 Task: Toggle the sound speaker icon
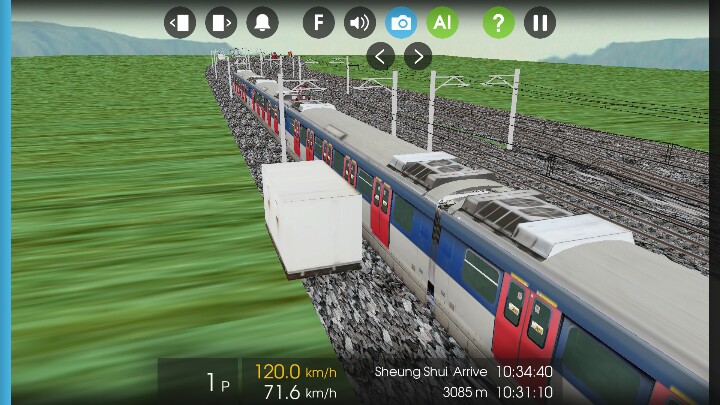pyautogui.click(x=359, y=22)
